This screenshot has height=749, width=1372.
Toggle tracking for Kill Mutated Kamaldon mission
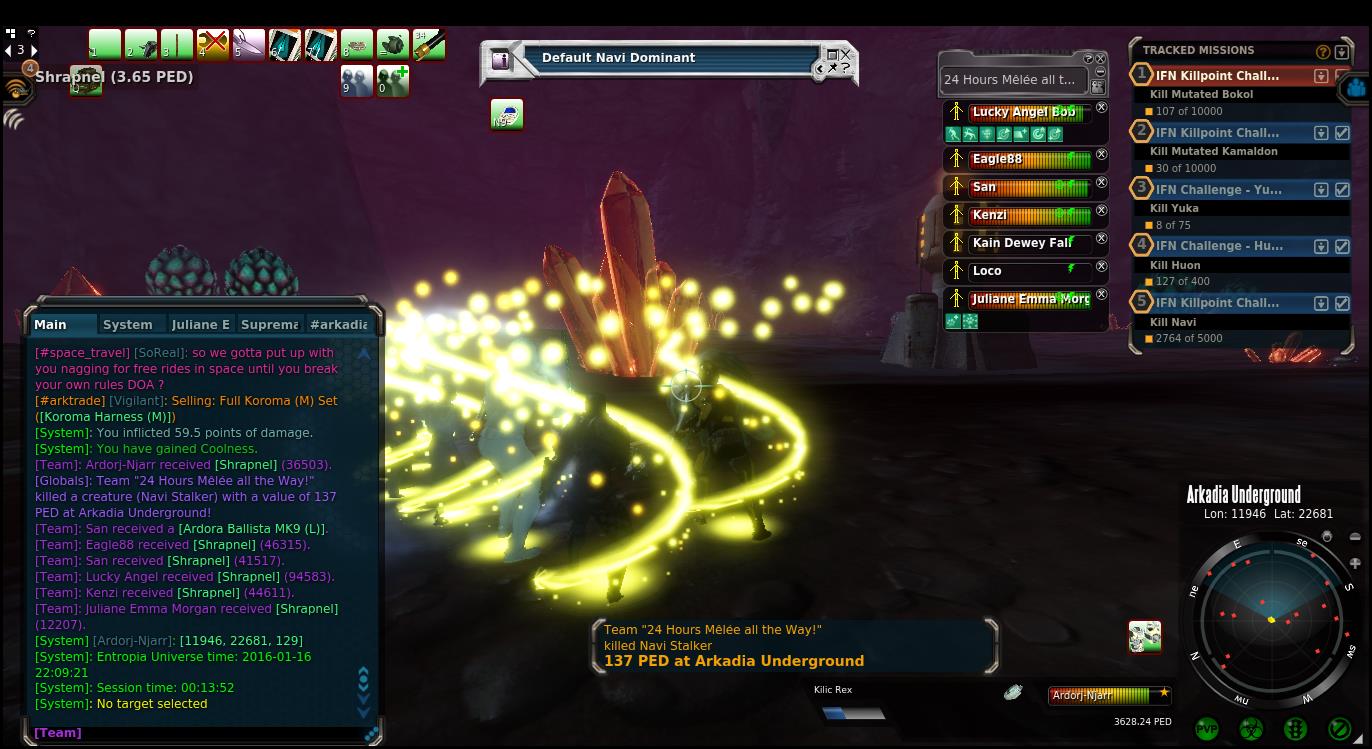(x=1342, y=133)
